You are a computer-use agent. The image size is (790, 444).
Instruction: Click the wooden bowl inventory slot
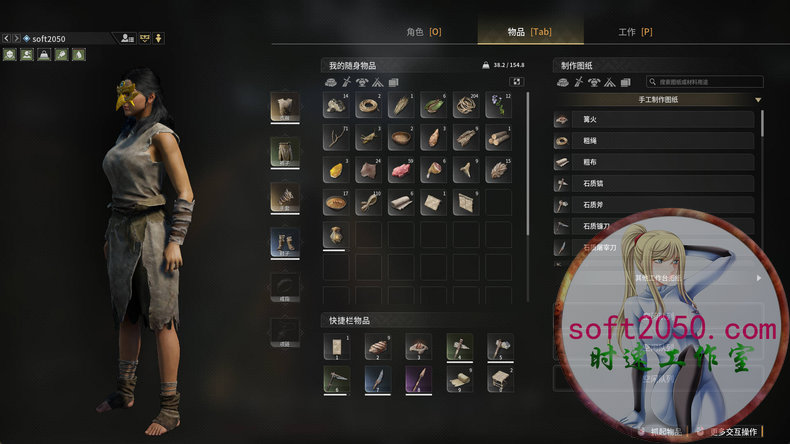point(402,138)
